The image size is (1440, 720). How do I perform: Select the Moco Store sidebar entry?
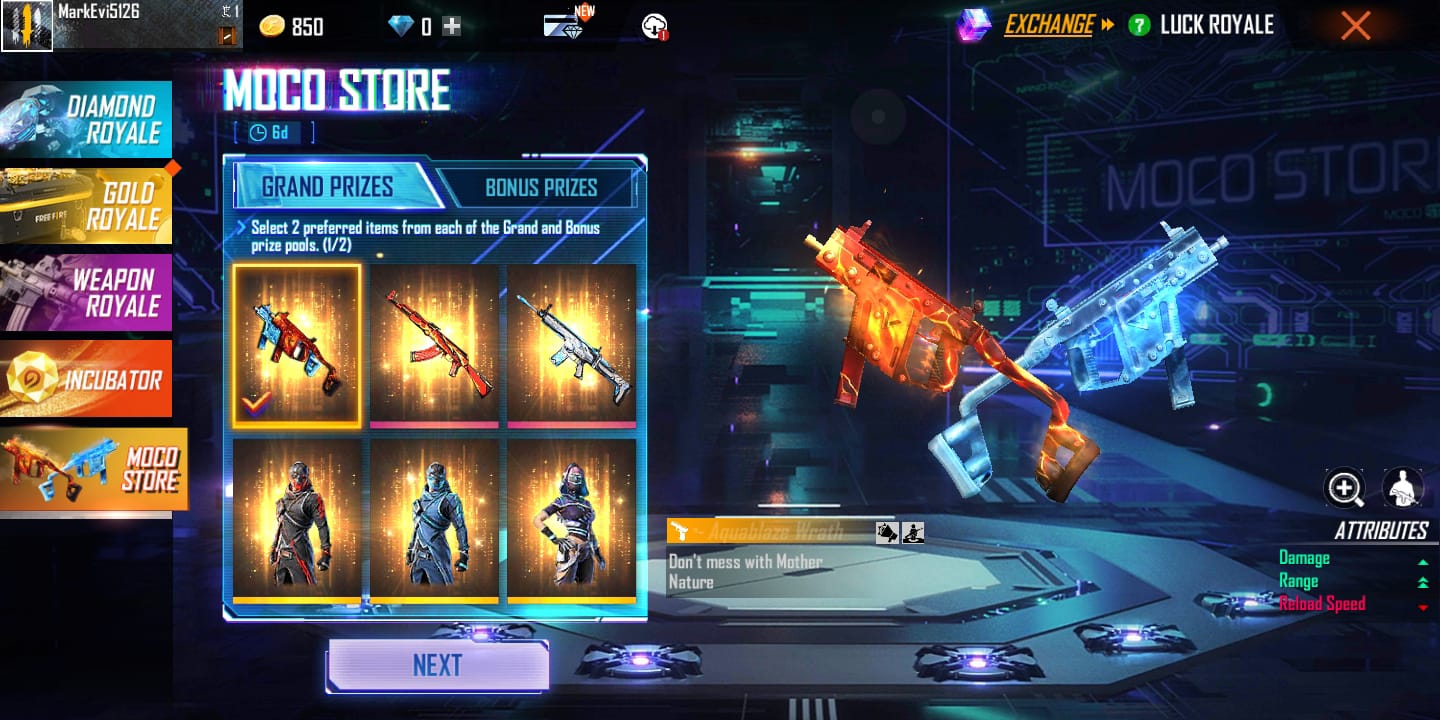(x=94, y=469)
